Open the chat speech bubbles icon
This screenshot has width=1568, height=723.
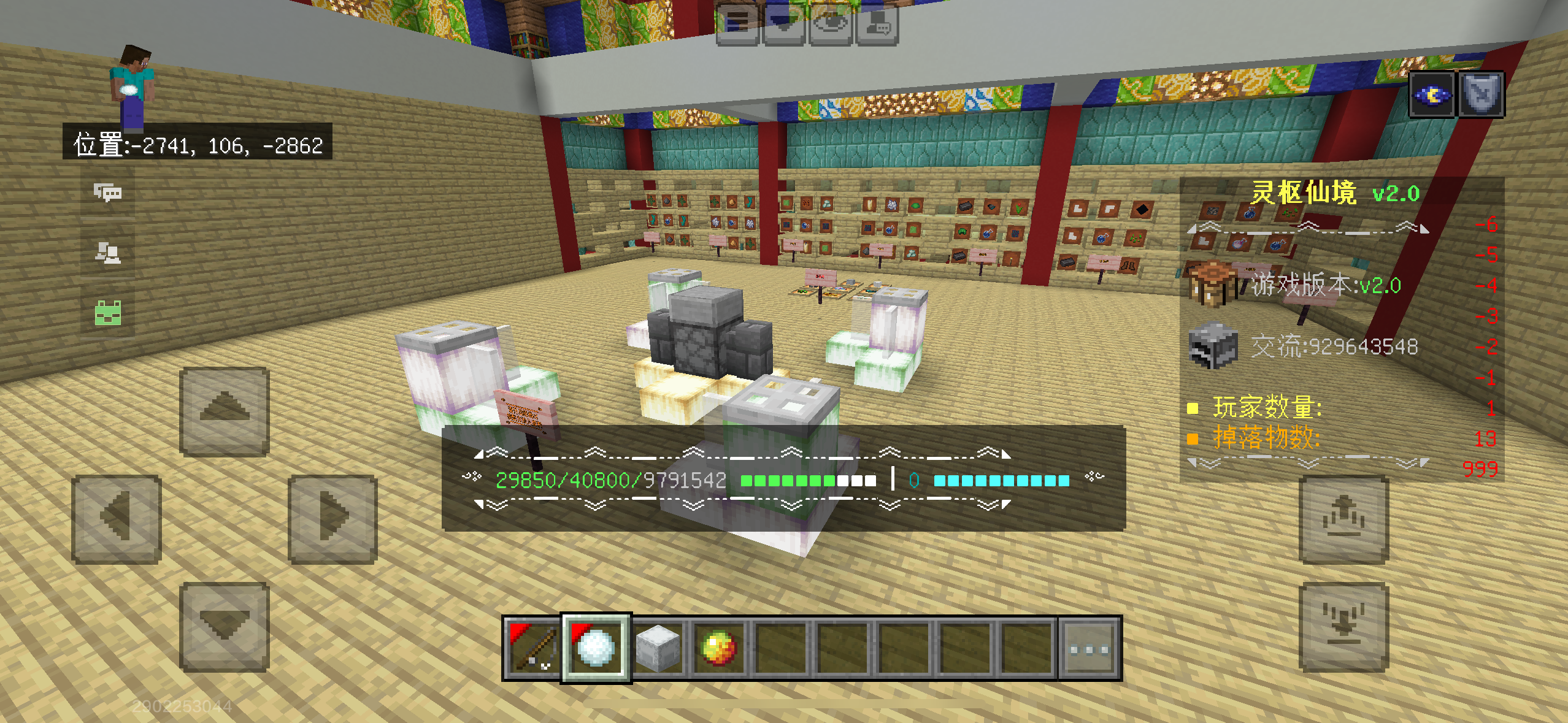pos(108,193)
